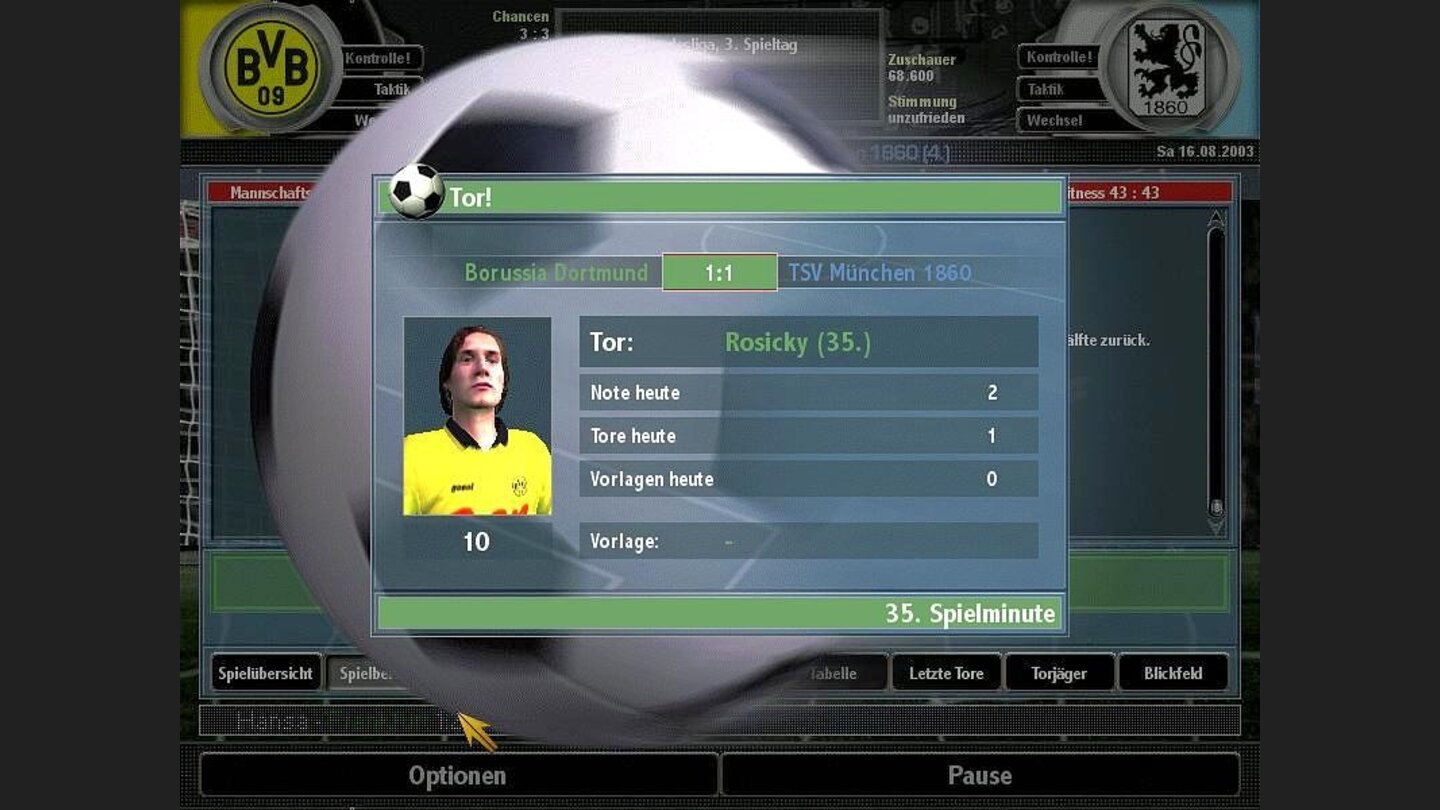Switch to the Spielübersicht tab
This screenshot has height=810, width=1440.
(266, 673)
